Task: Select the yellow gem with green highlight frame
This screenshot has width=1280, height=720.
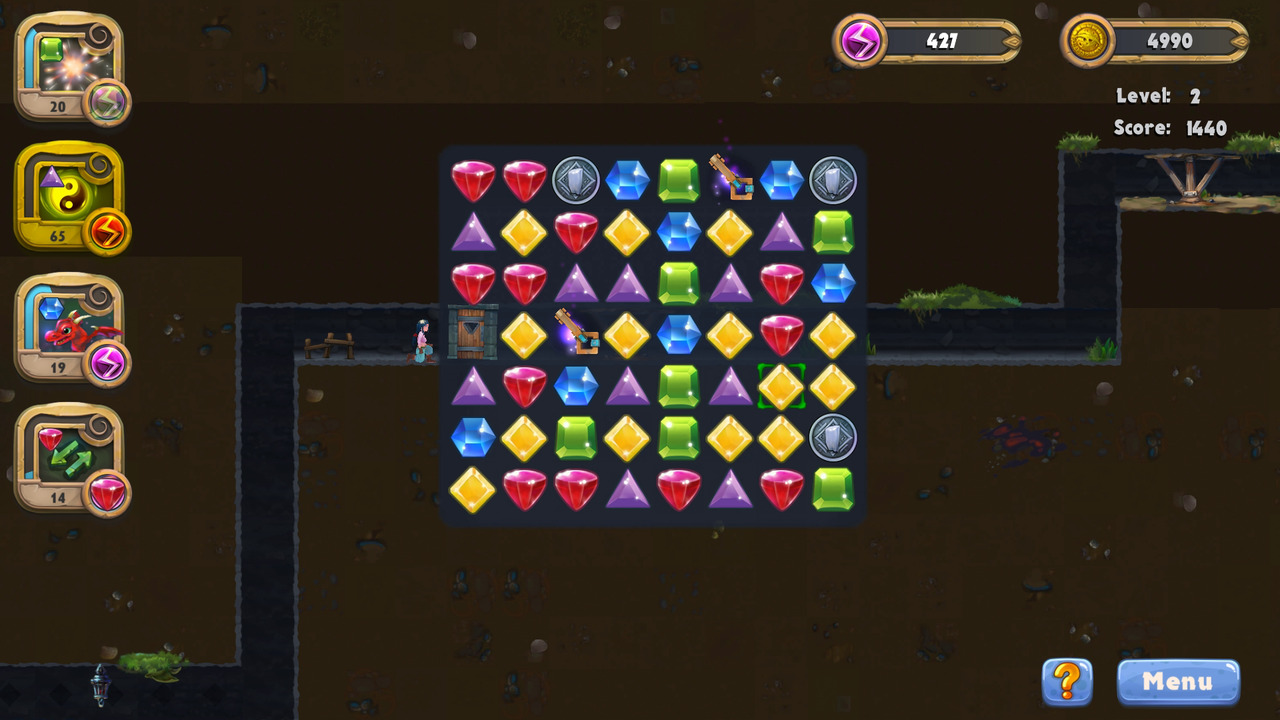Action: coord(782,386)
